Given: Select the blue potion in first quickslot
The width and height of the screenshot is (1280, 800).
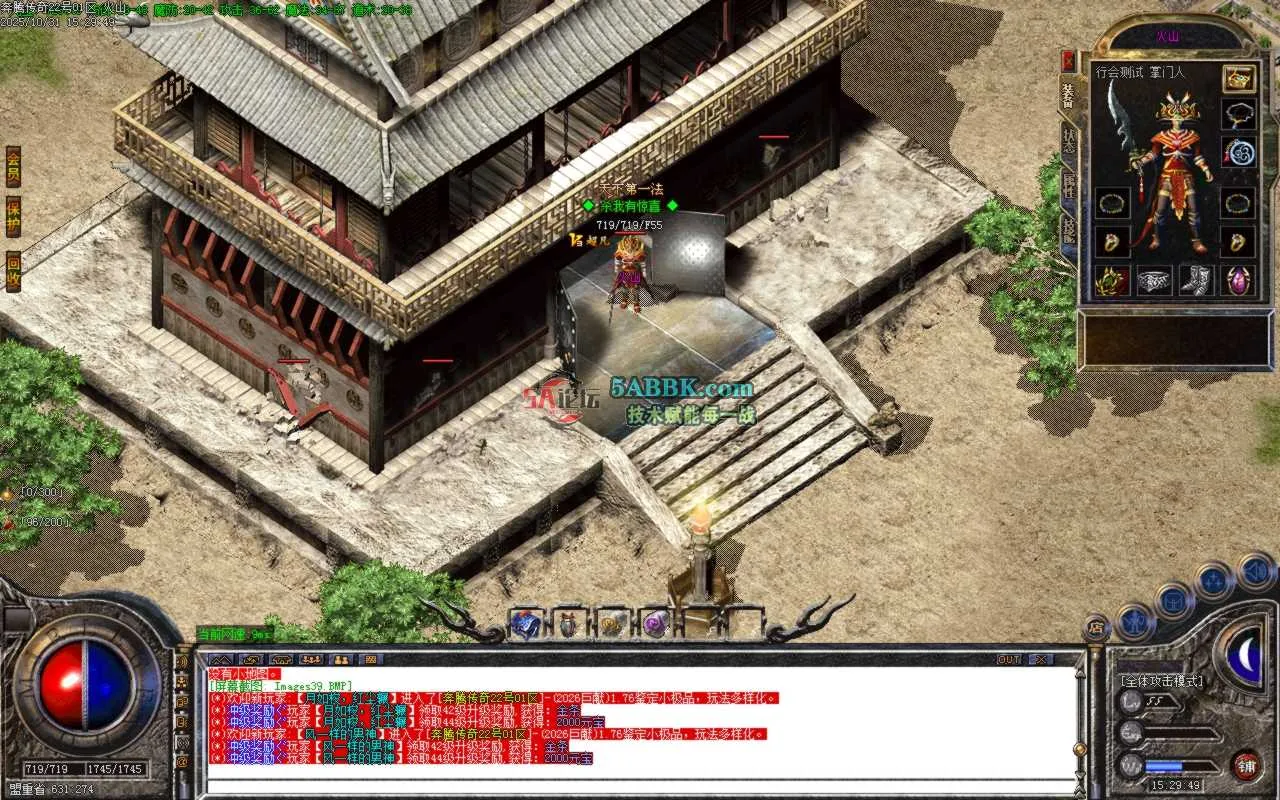Looking at the screenshot, I should 525,622.
